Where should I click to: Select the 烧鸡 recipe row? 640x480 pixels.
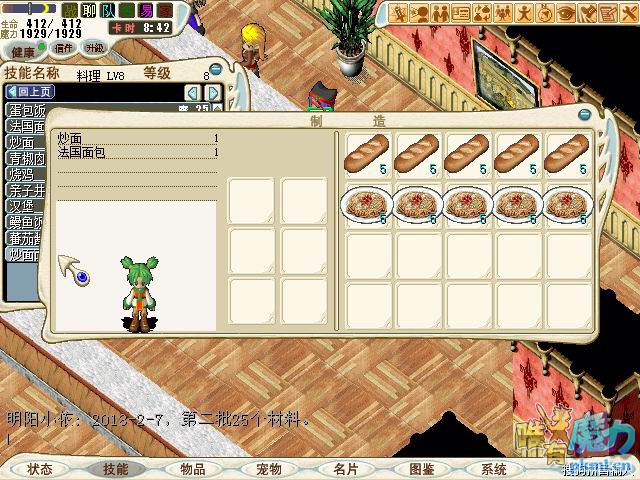point(22,174)
